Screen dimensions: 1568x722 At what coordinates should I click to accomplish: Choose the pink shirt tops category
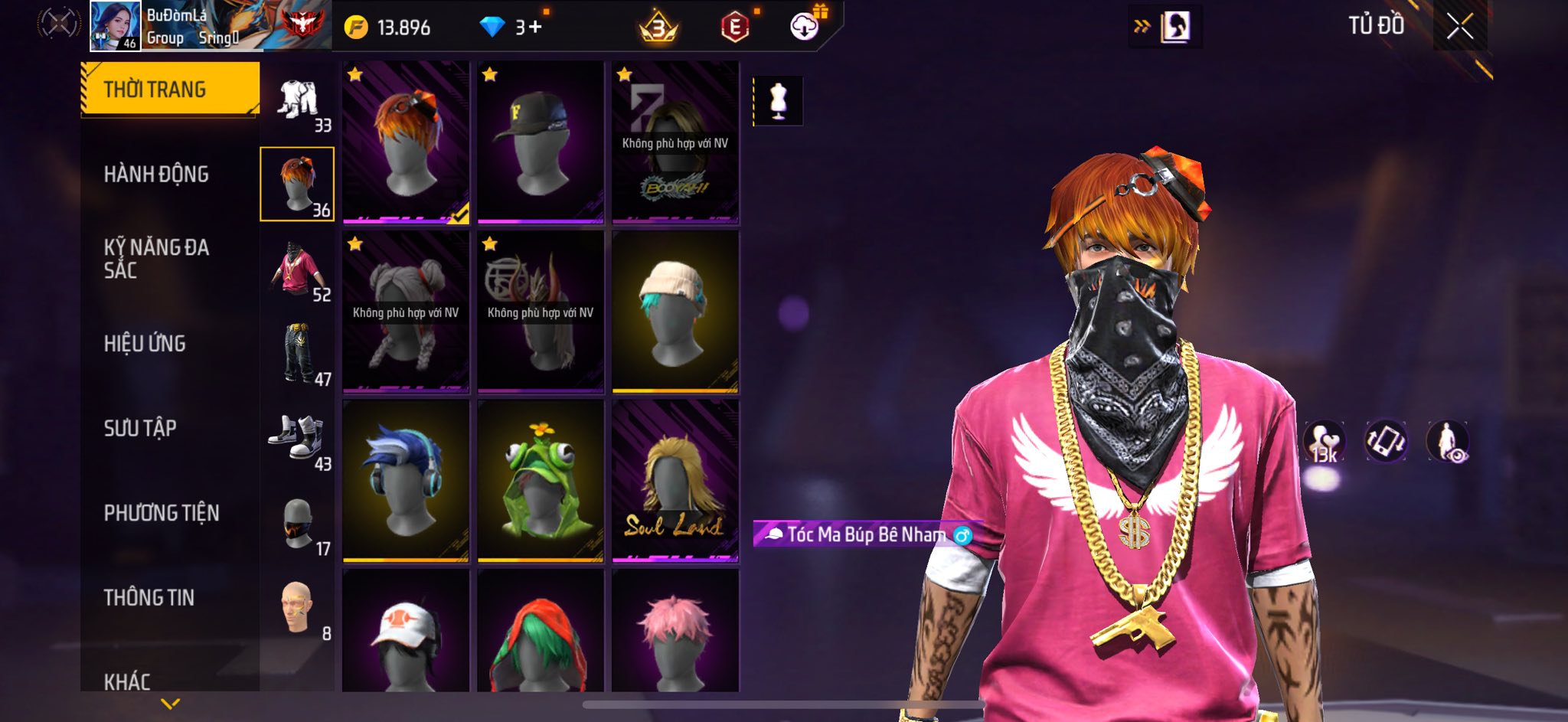tap(298, 270)
